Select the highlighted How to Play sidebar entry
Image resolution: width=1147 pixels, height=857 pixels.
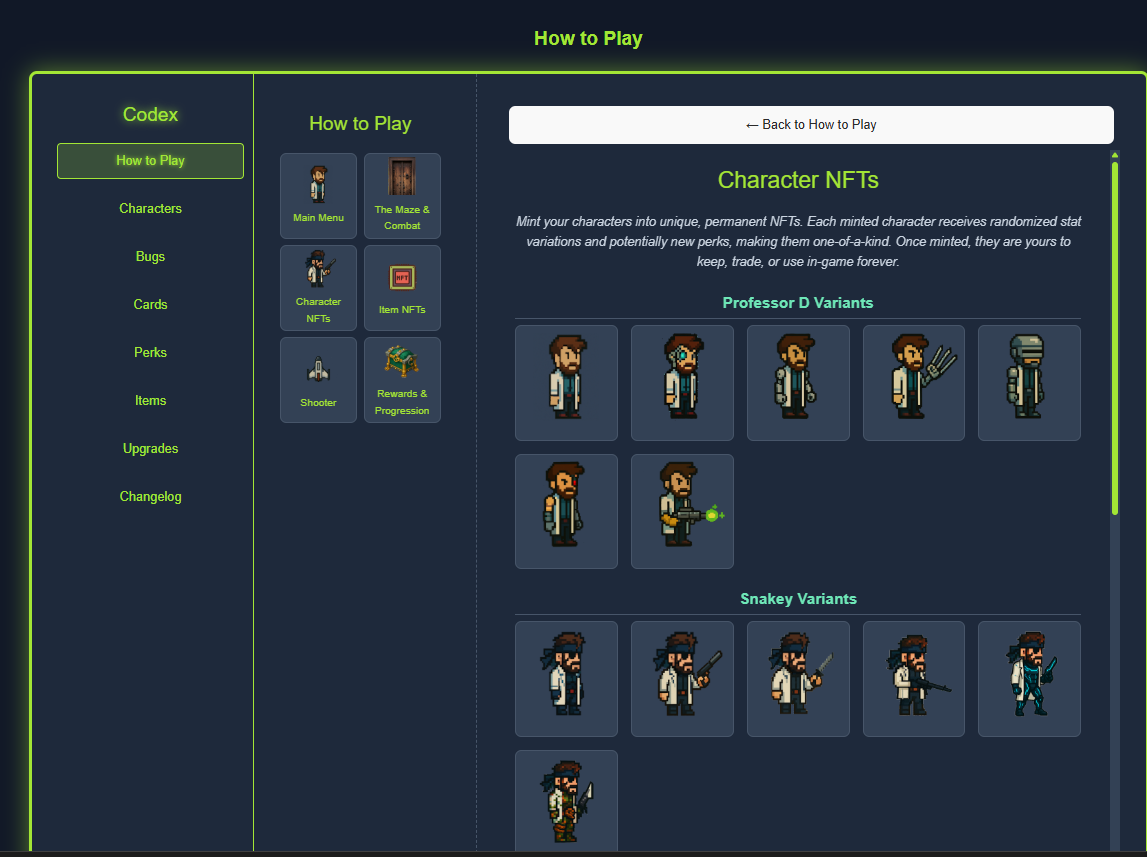tap(150, 161)
